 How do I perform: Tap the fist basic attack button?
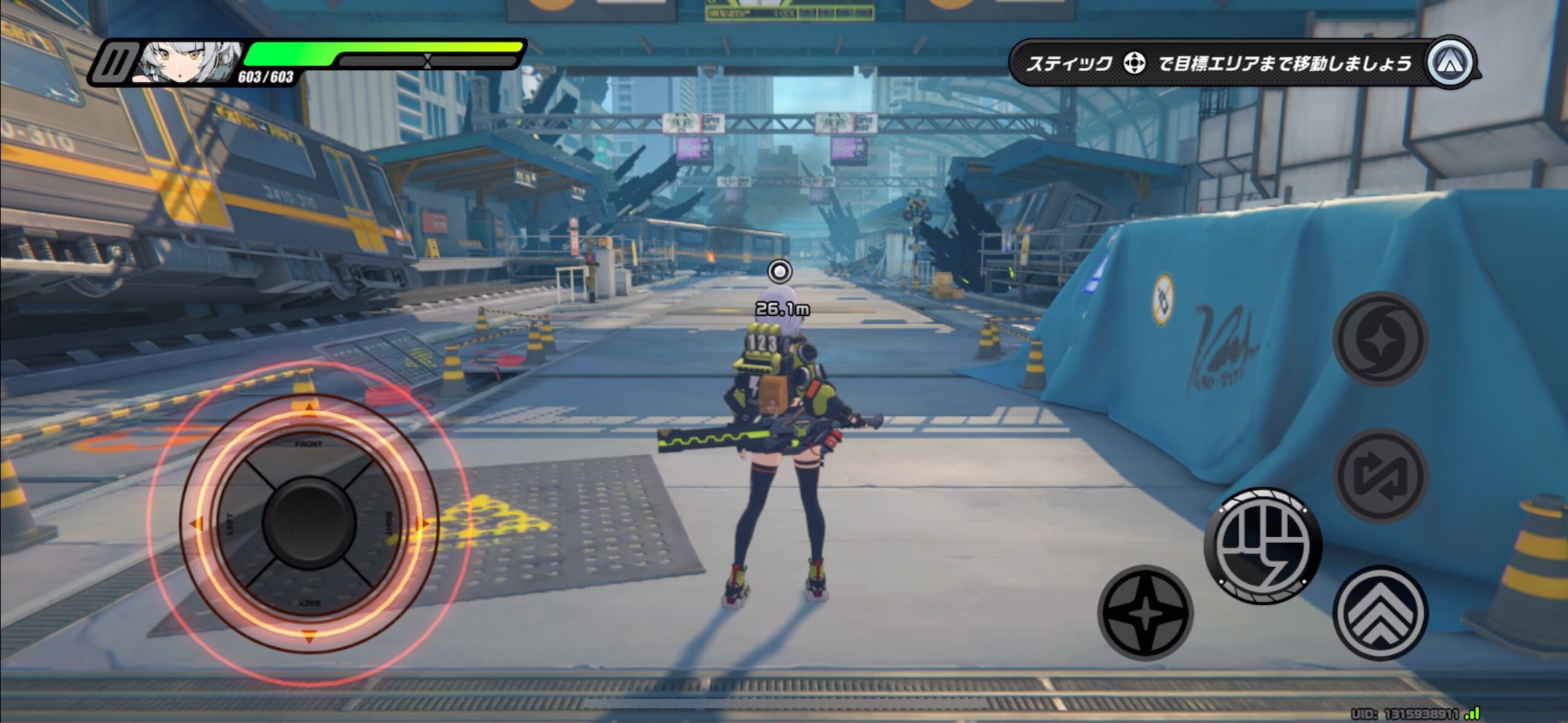tap(1263, 545)
